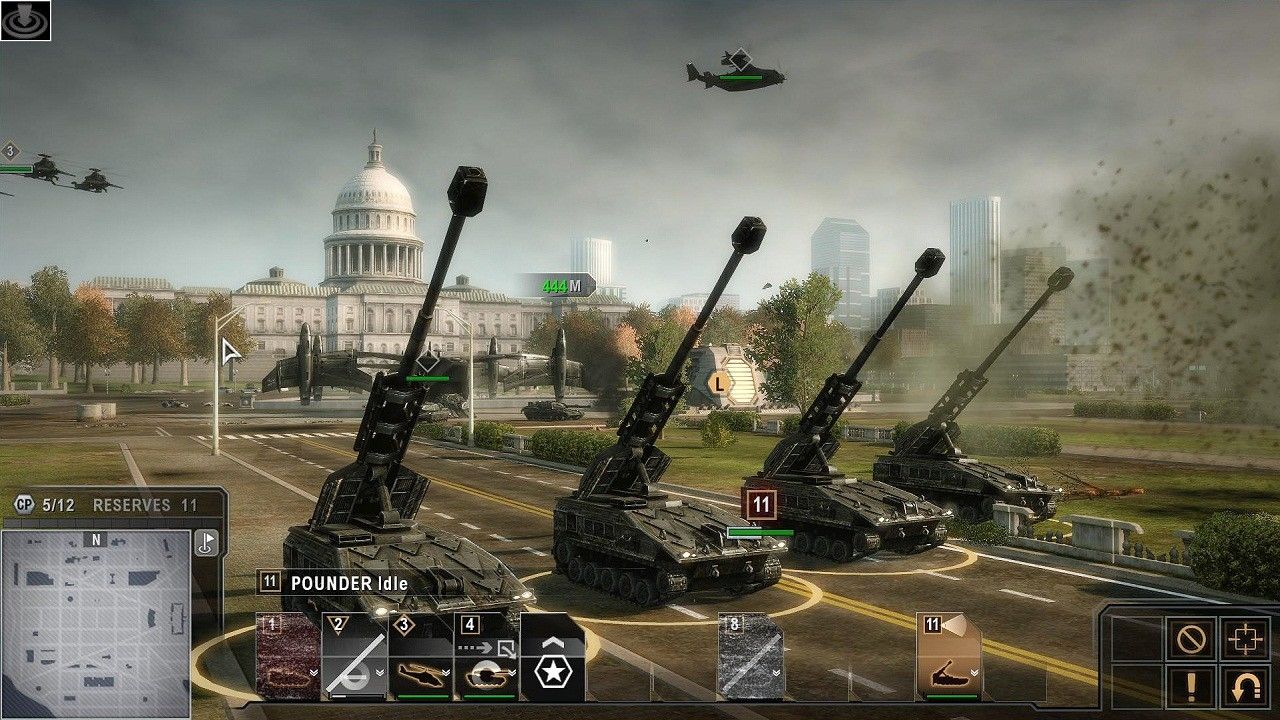Select unit group 1 tank card
This screenshot has height=720, width=1280.
point(288,657)
